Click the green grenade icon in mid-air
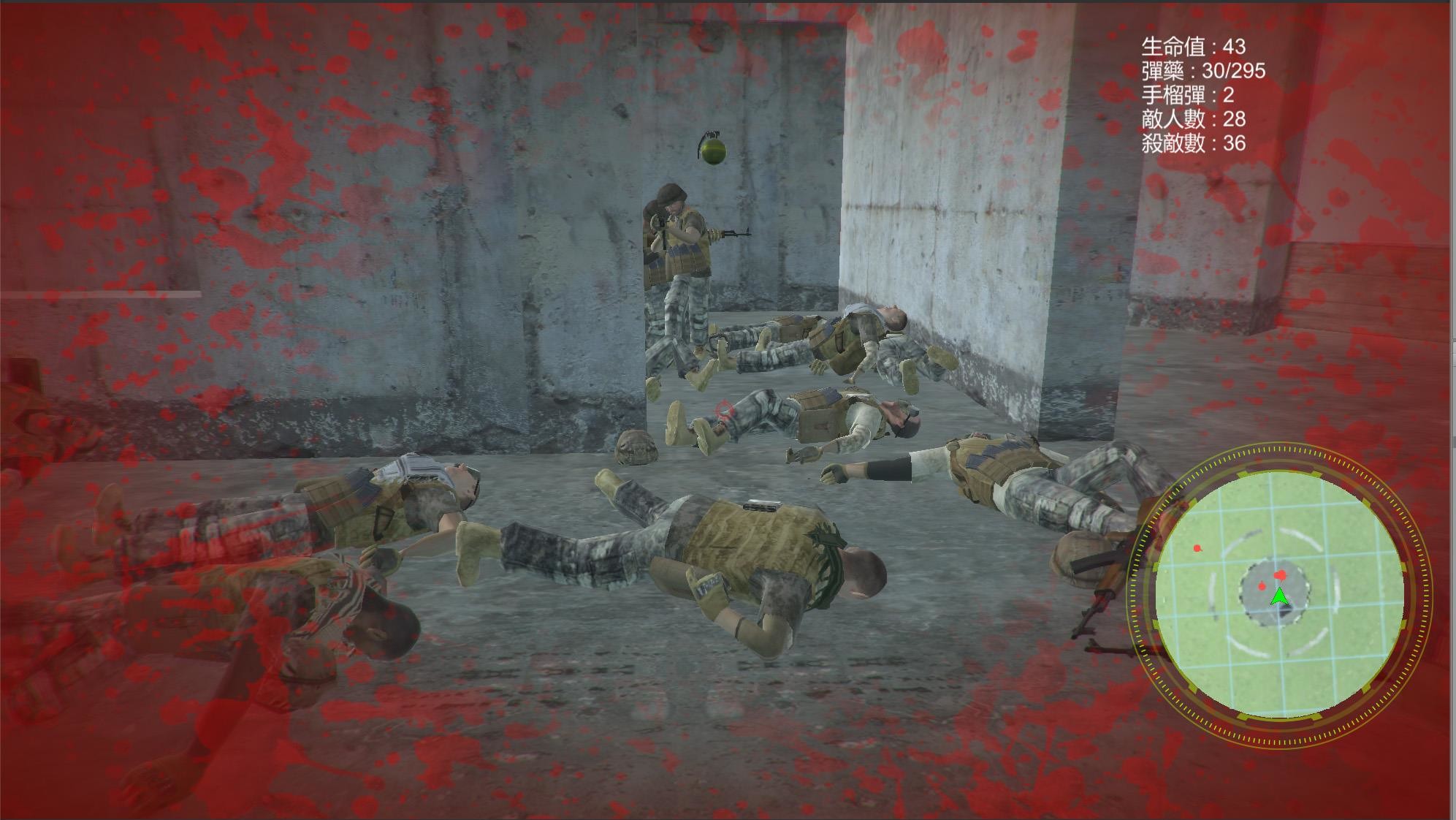Image resolution: width=1456 pixels, height=820 pixels. (712, 148)
